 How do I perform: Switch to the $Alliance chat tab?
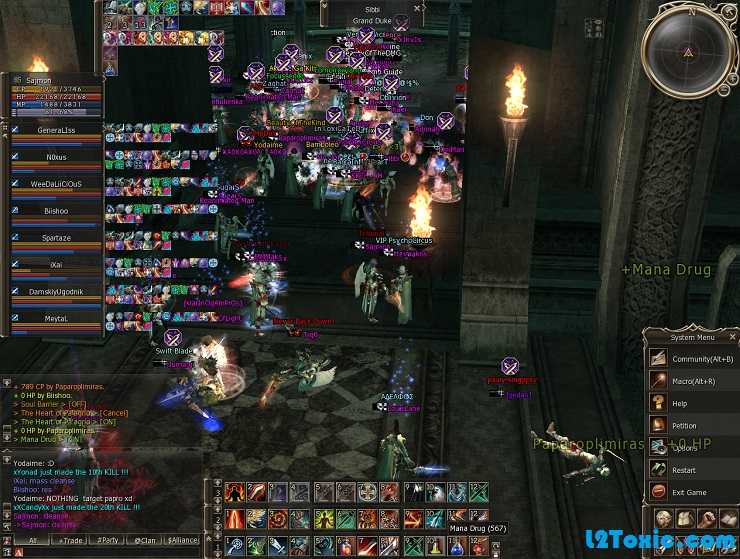[183, 540]
